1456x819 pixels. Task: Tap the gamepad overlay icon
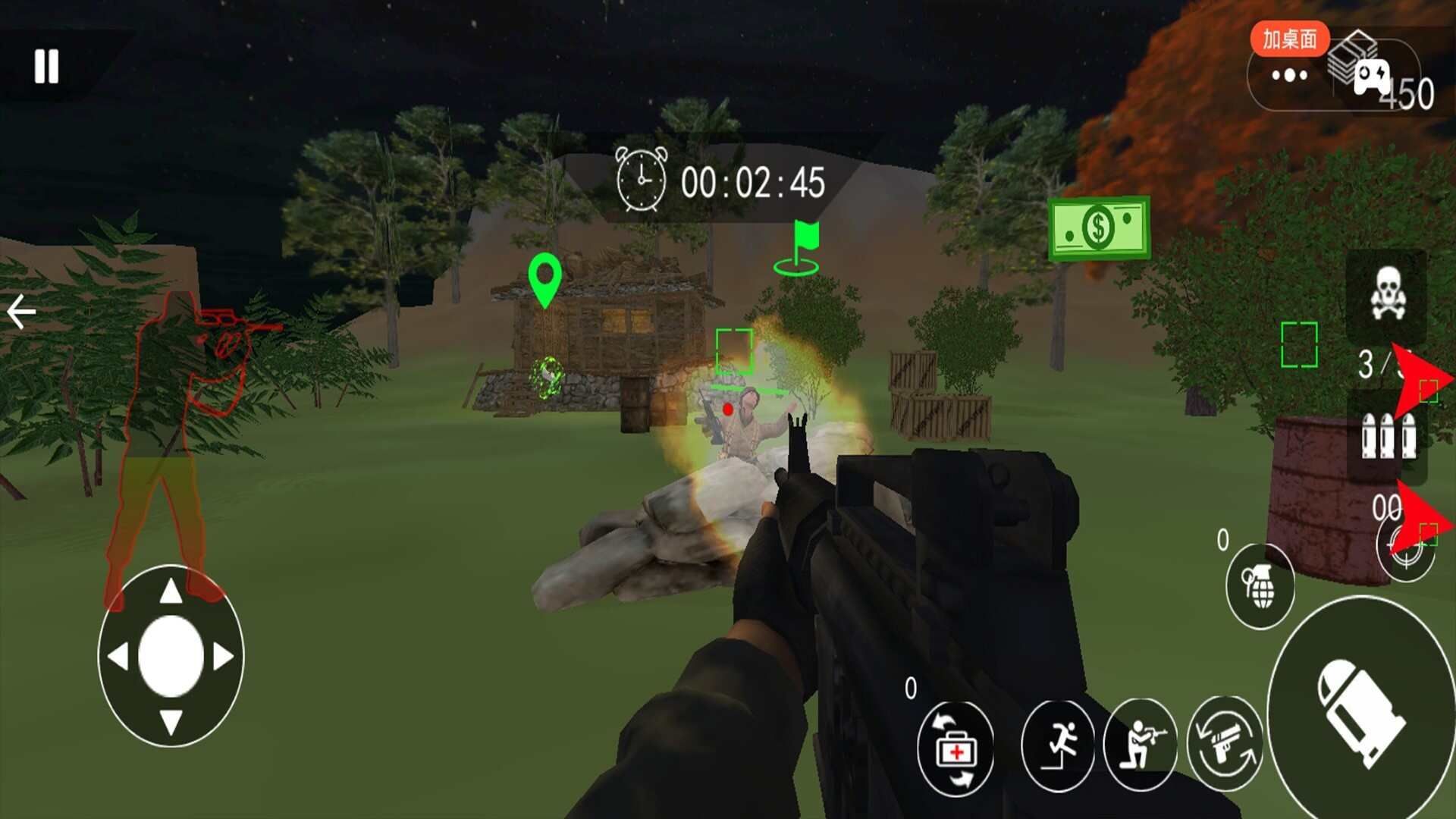pyautogui.click(x=1372, y=77)
